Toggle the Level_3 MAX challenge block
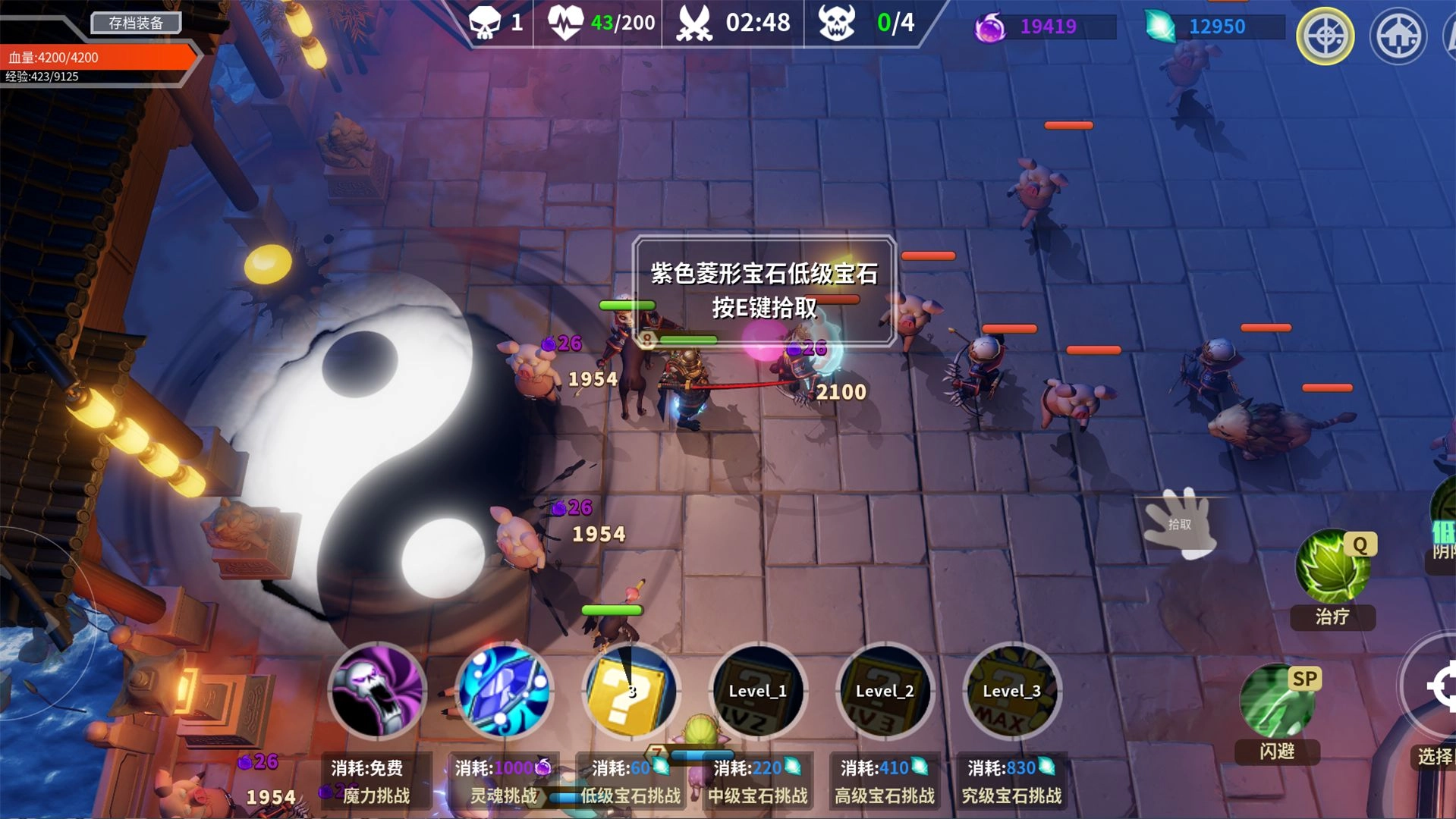 click(1011, 692)
